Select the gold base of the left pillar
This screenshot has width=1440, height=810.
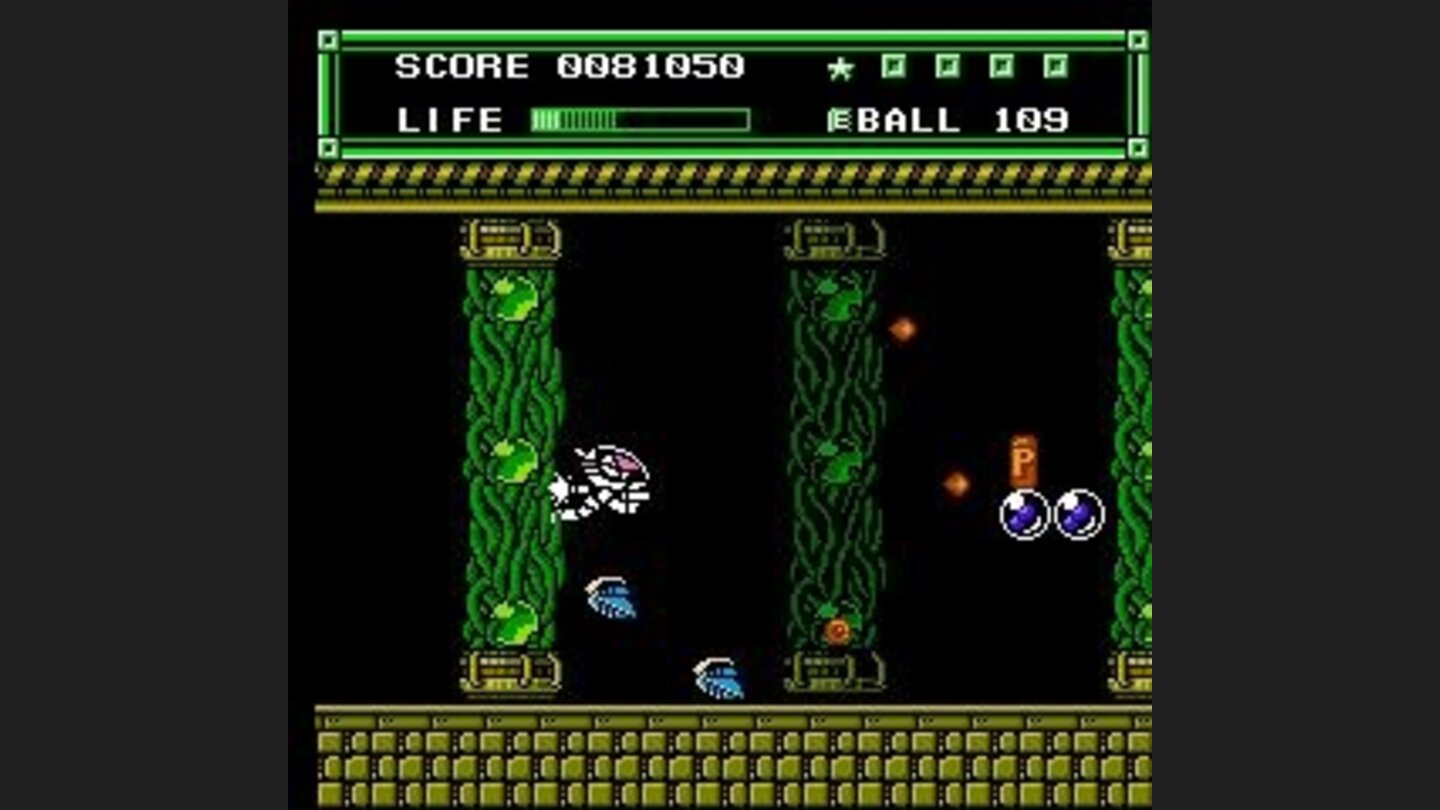[510, 672]
